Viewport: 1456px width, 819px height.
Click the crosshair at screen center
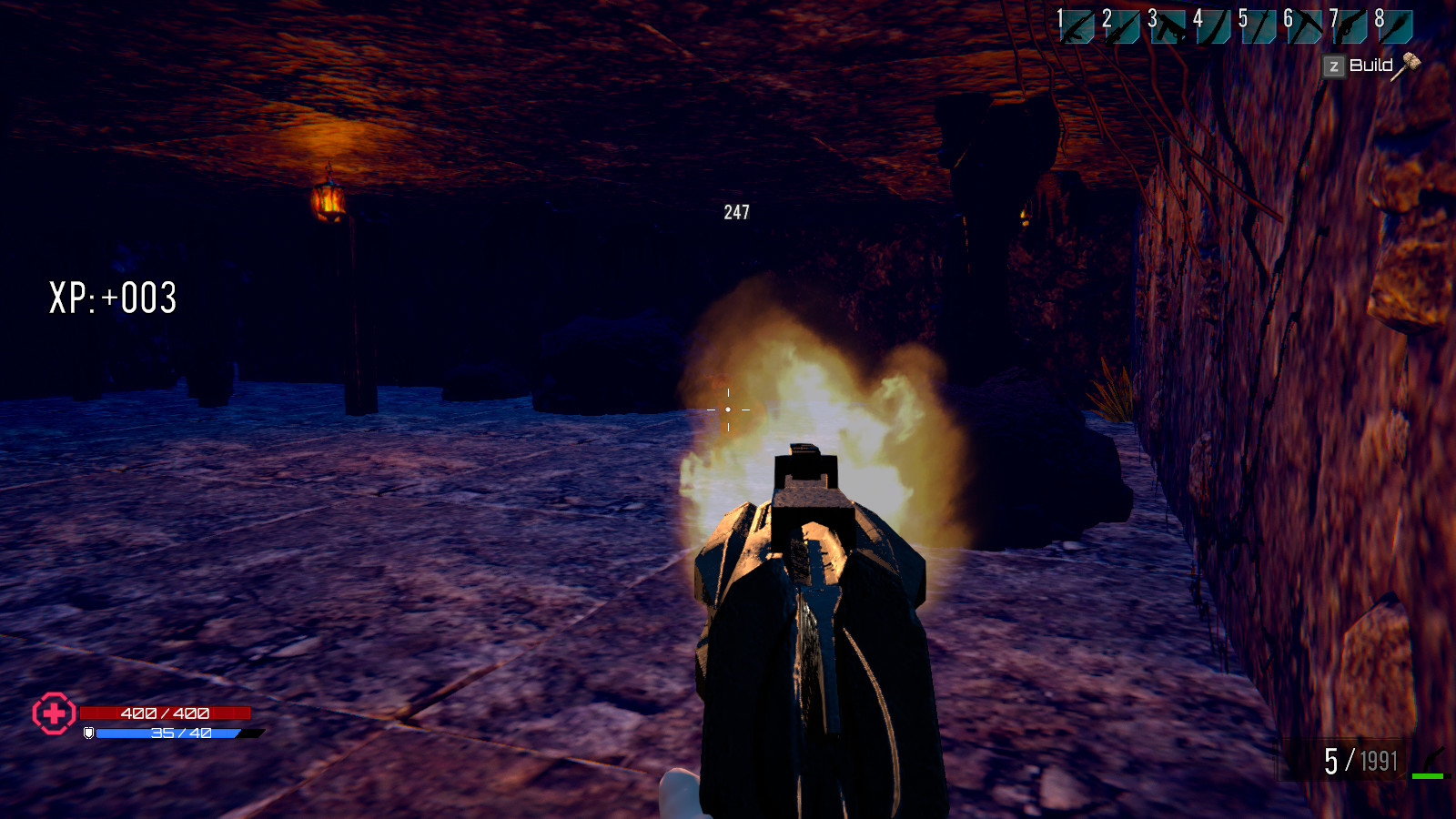(x=728, y=409)
